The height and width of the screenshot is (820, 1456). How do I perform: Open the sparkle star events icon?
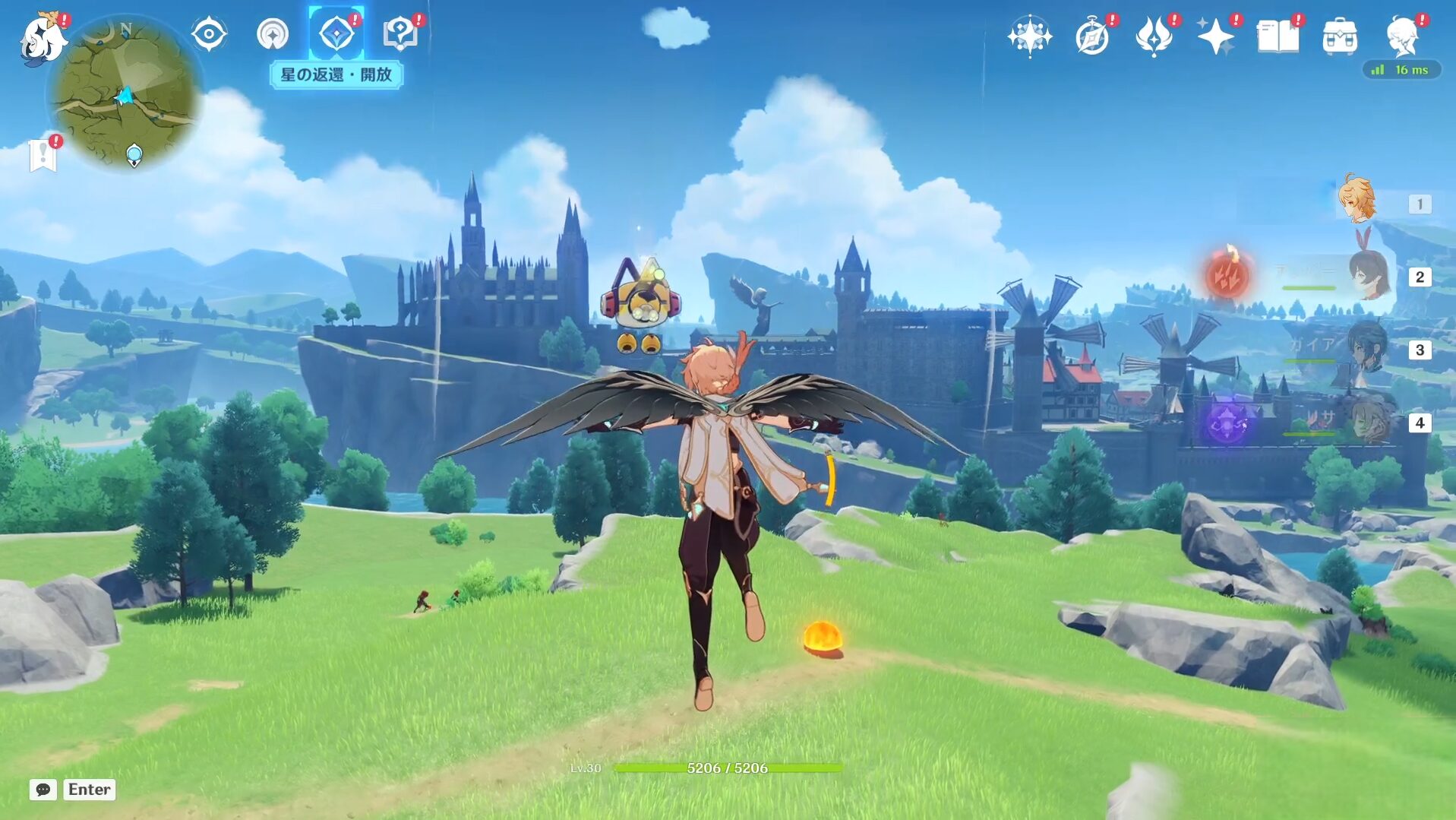pyautogui.click(x=1215, y=36)
